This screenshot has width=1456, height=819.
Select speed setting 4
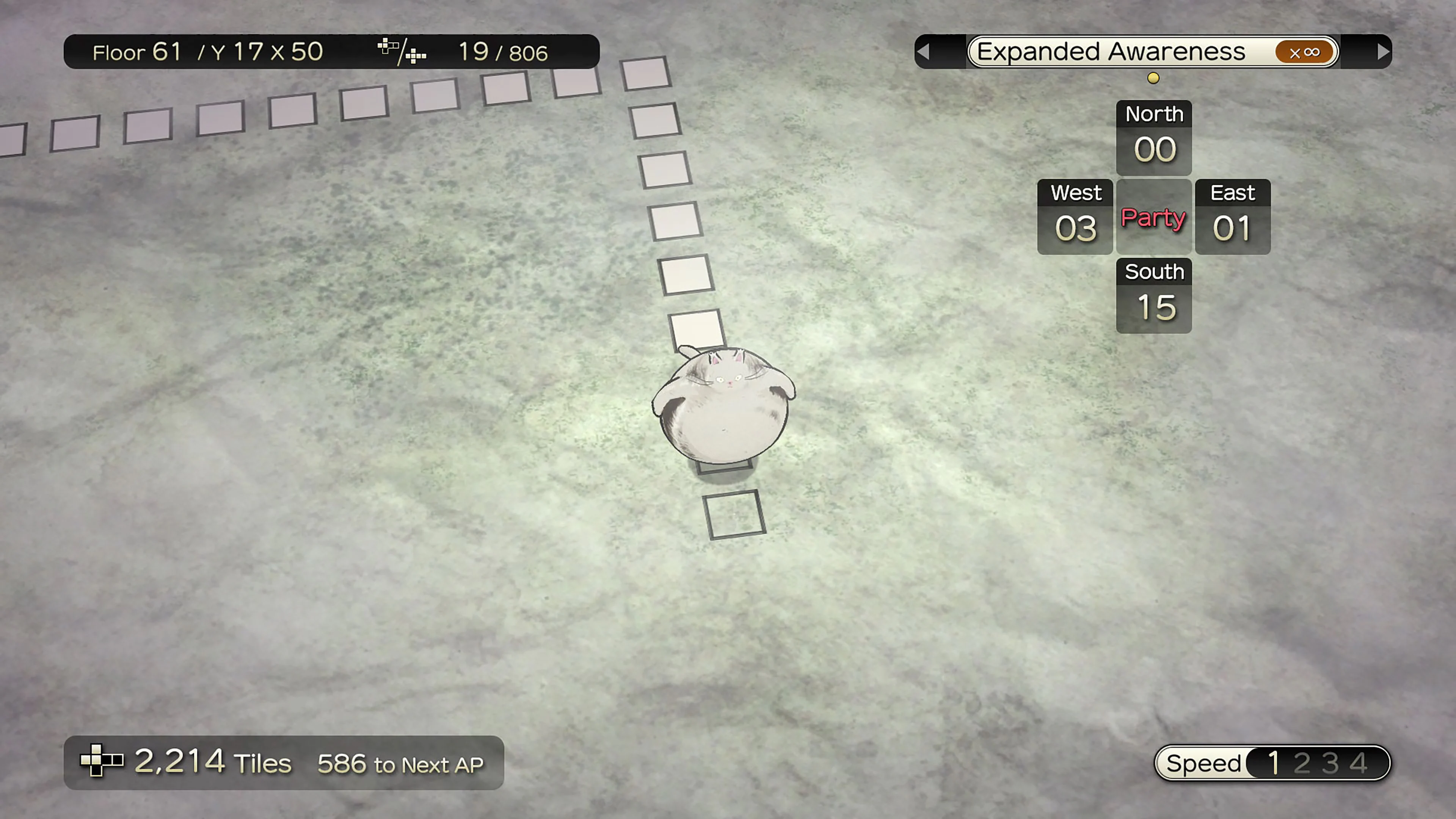click(x=1358, y=763)
